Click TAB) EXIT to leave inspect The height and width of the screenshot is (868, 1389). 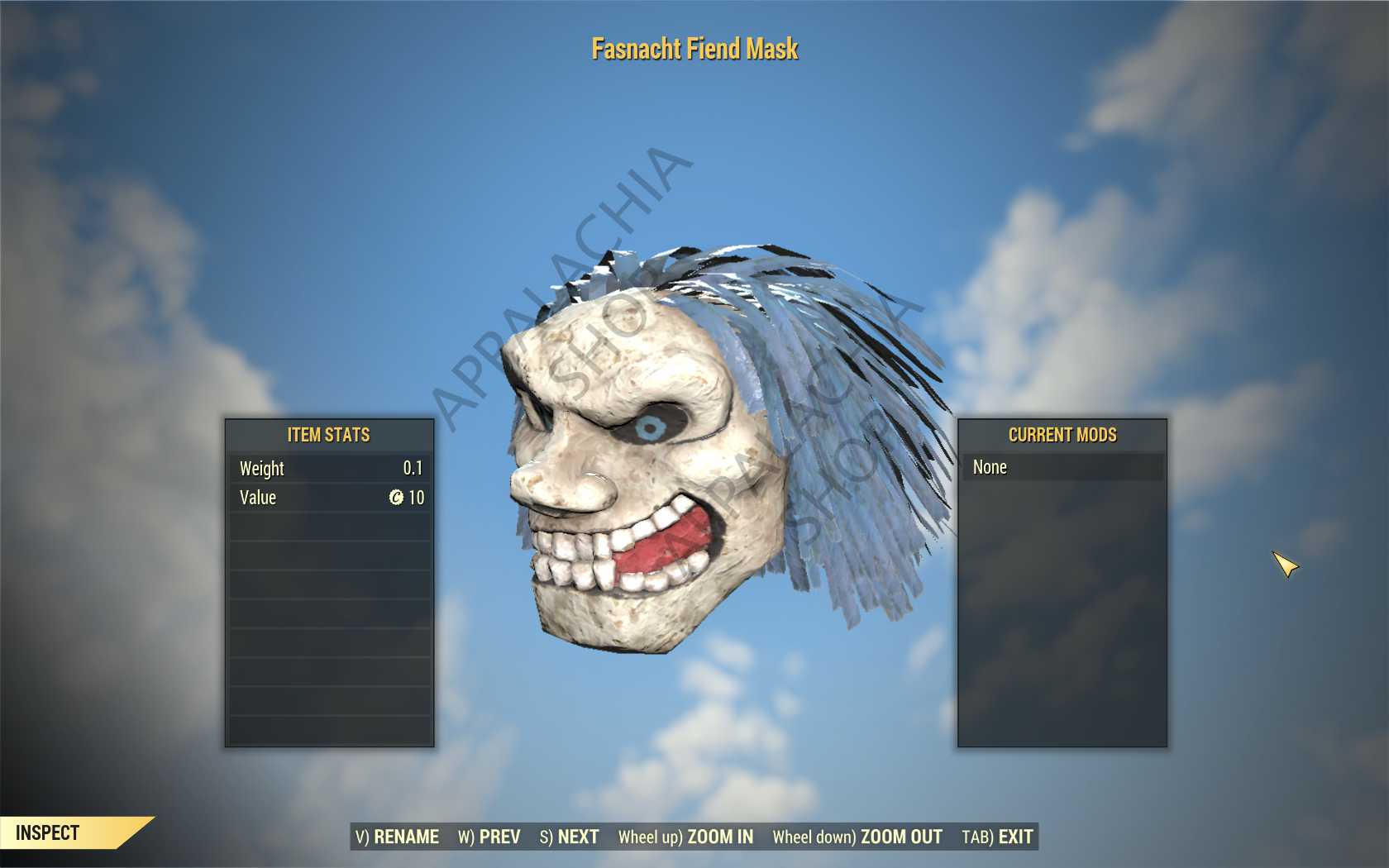(997, 837)
